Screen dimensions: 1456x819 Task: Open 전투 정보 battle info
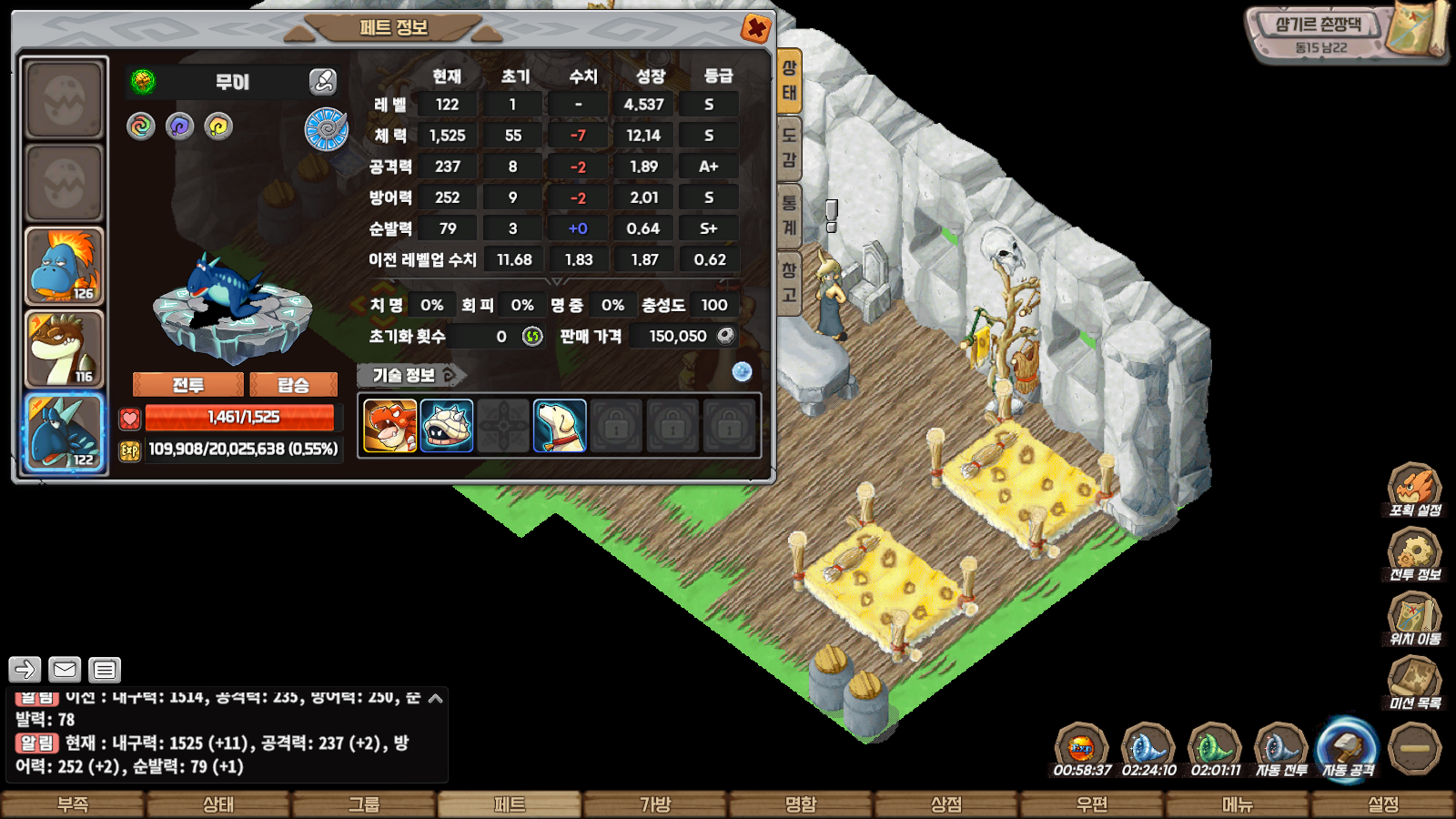point(1414,555)
